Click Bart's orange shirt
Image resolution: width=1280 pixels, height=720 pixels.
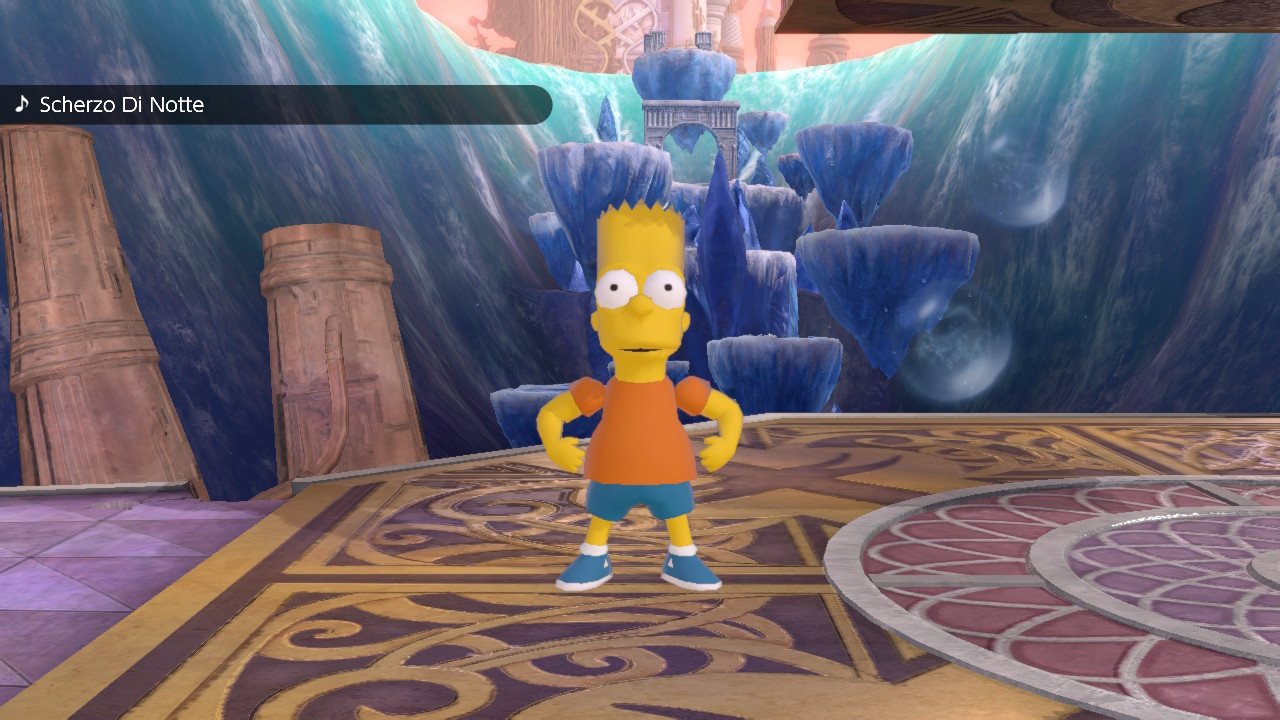(x=640, y=430)
